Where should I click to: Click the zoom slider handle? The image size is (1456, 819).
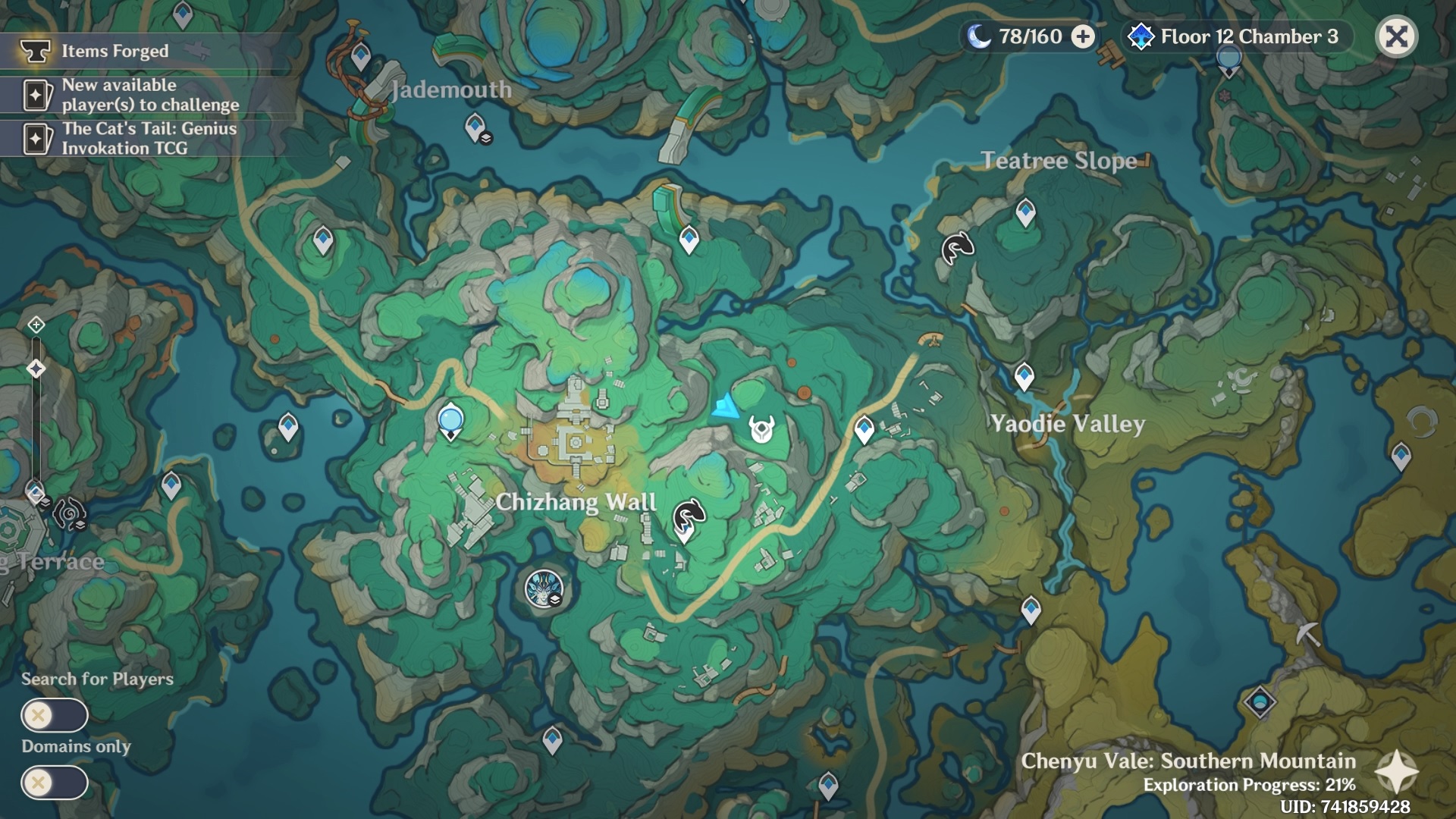pyautogui.click(x=36, y=369)
